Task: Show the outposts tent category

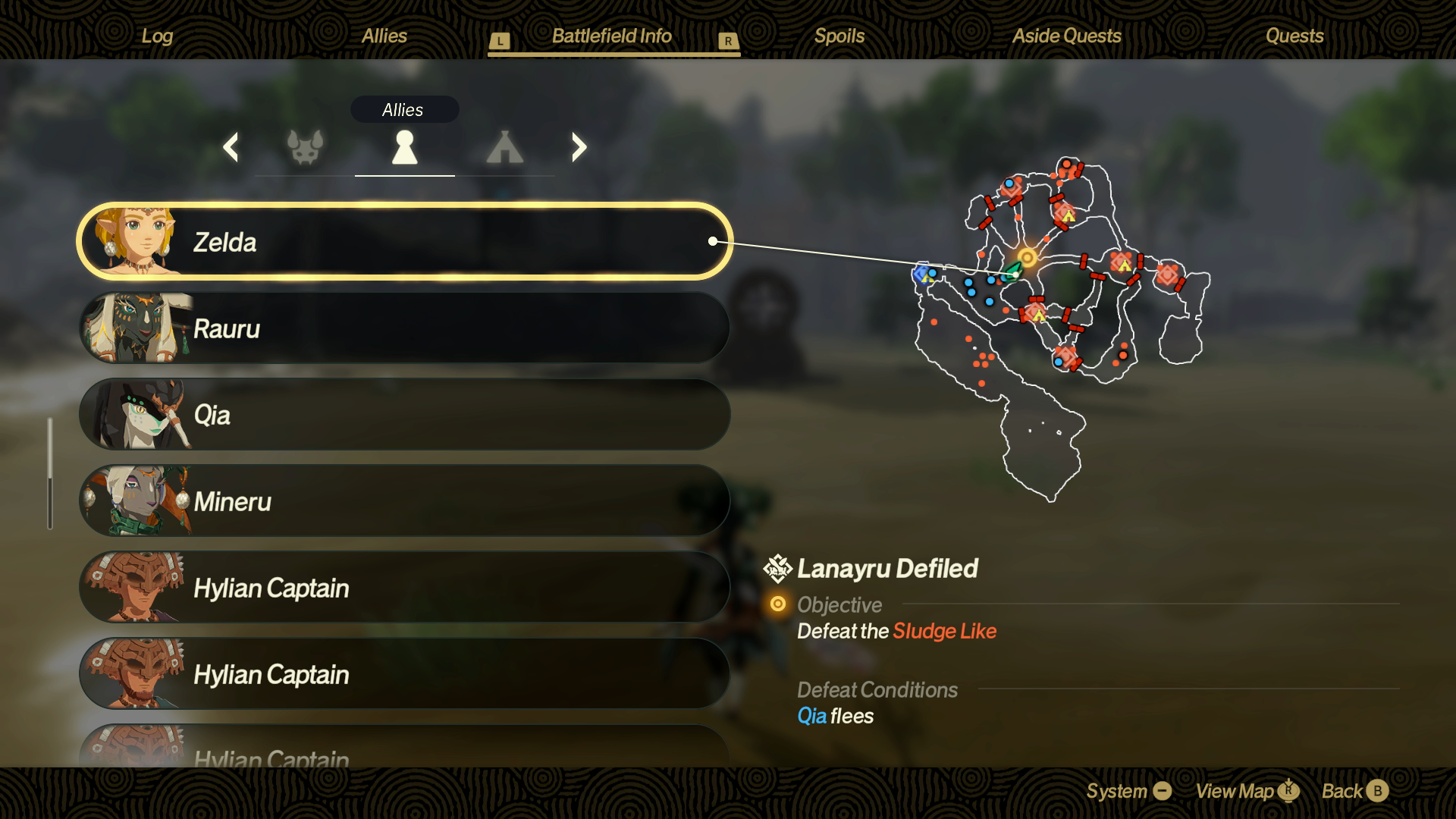Action: (x=504, y=147)
